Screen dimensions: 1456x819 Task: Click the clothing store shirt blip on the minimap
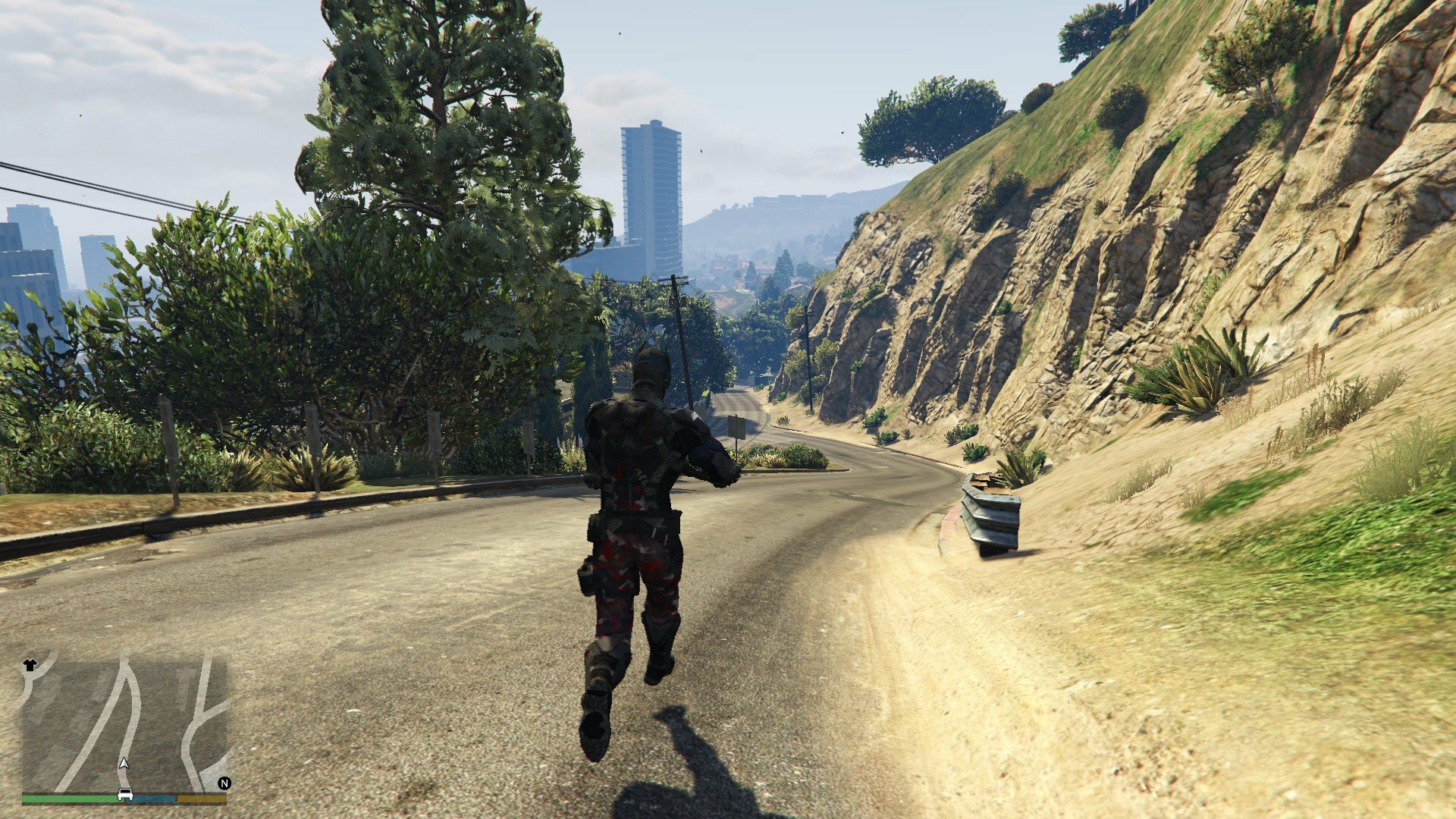(30, 665)
